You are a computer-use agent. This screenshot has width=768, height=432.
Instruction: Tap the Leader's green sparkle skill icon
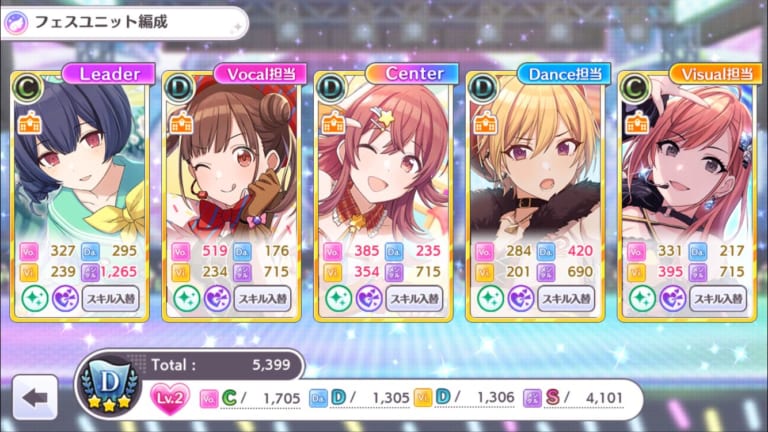point(34,298)
